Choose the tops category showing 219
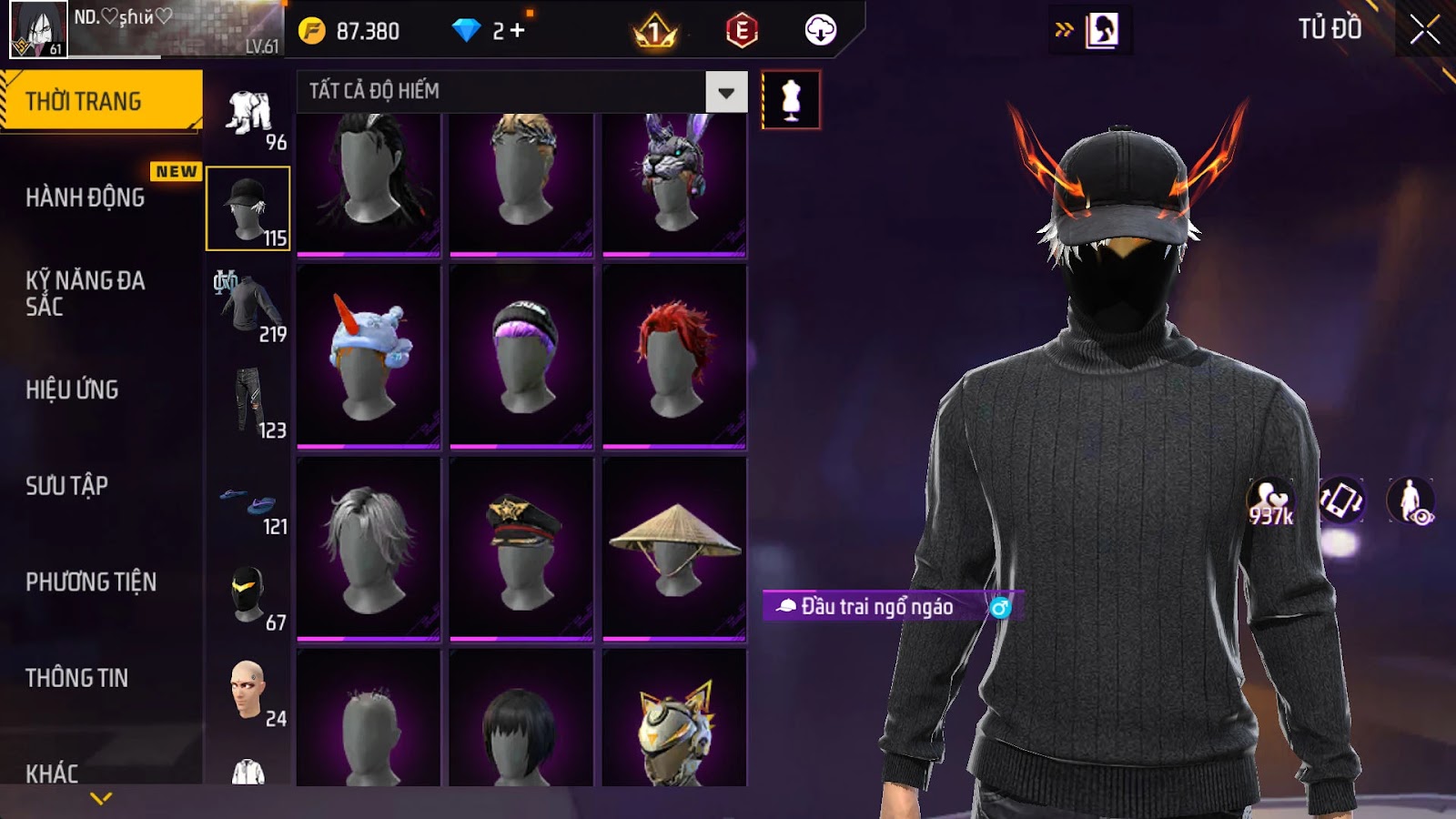Screen dimensions: 1456x819 tap(248, 305)
